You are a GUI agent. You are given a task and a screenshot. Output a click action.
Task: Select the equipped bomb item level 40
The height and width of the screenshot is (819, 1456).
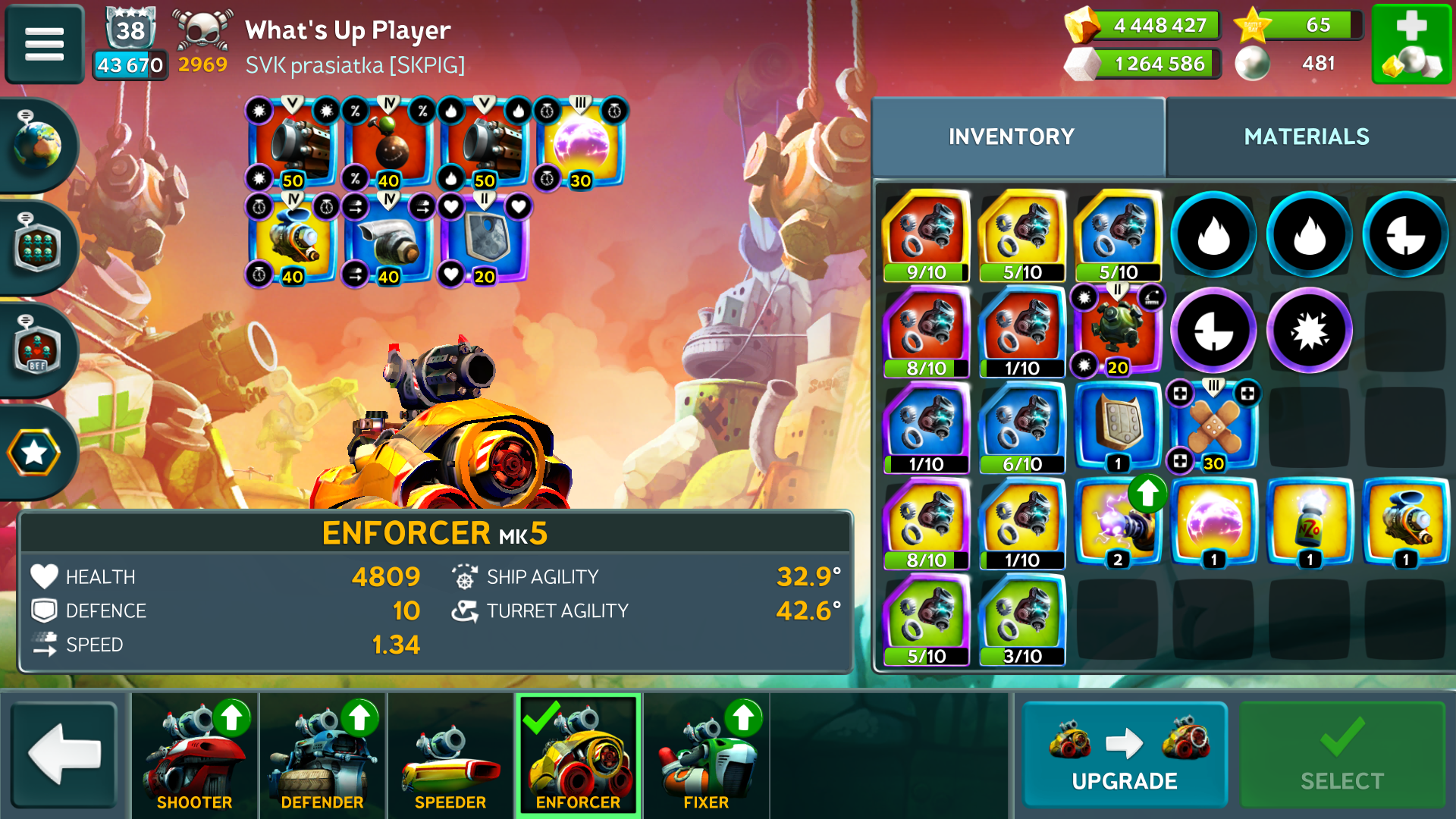click(x=388, y=144)
